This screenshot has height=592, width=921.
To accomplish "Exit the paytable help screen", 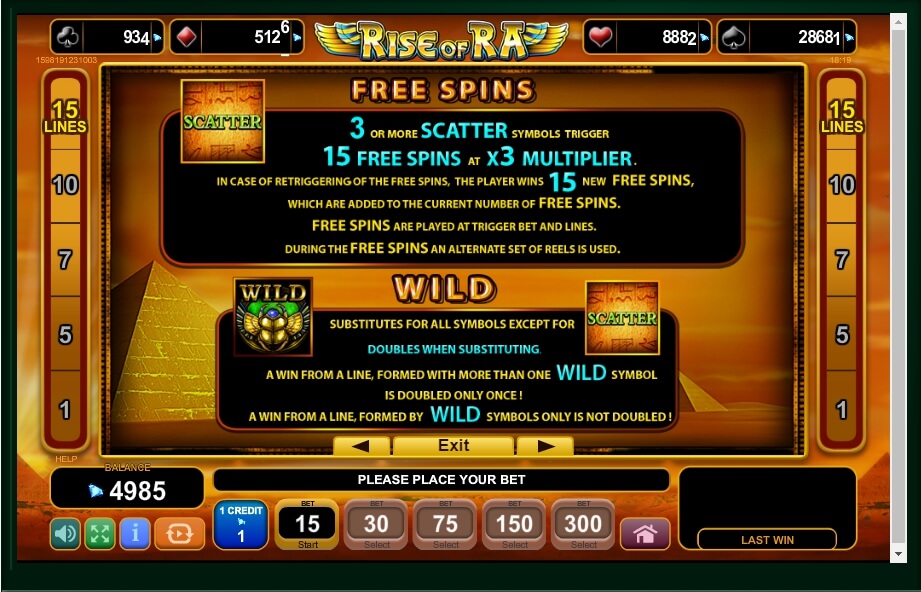I will click(x=453, y=445).
